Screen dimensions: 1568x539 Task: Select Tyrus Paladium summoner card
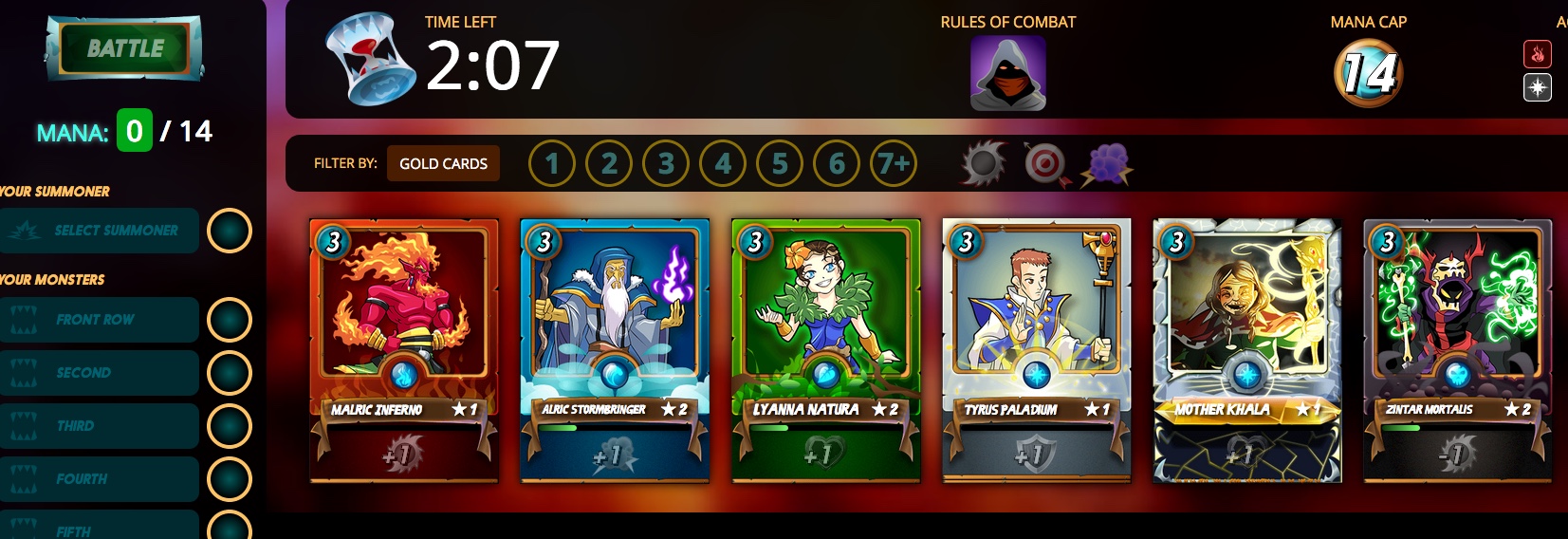1036,351
